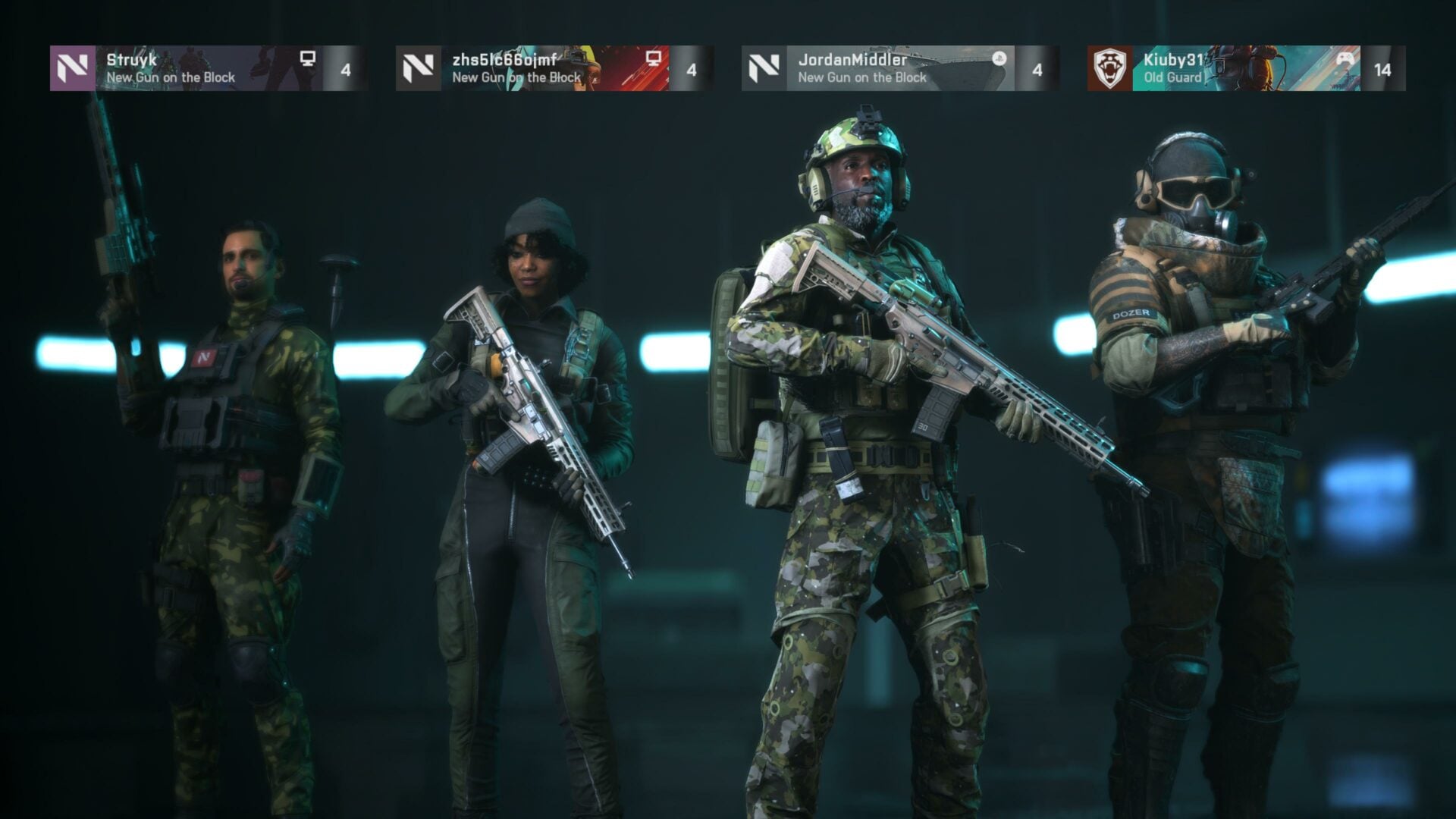This screenshot has width=1456, height=819.
Task: Click the PC platform icon on Struyk's card
Action: click(307, 57)
